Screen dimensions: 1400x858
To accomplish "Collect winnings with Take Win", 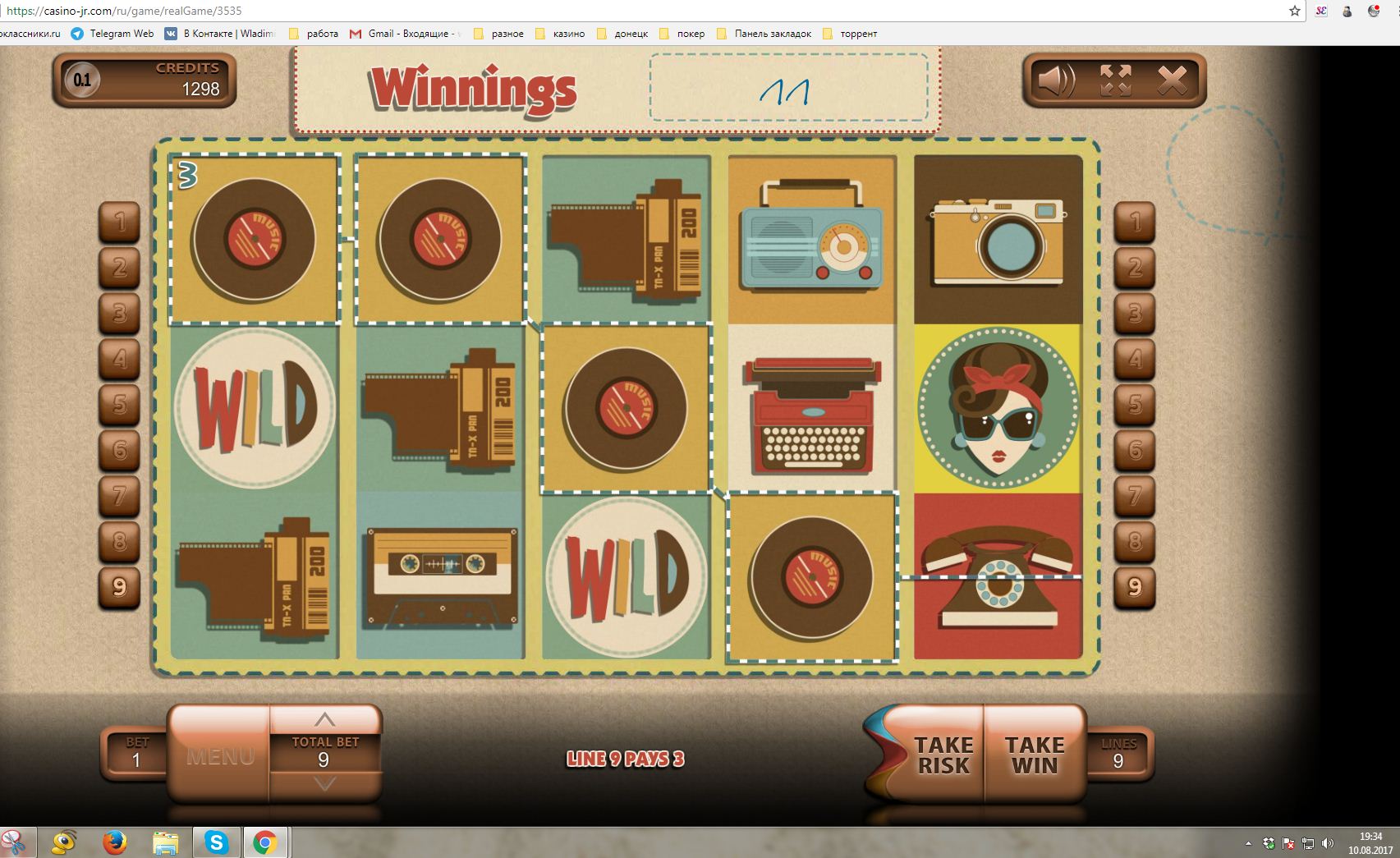I will coord(1034,755).
